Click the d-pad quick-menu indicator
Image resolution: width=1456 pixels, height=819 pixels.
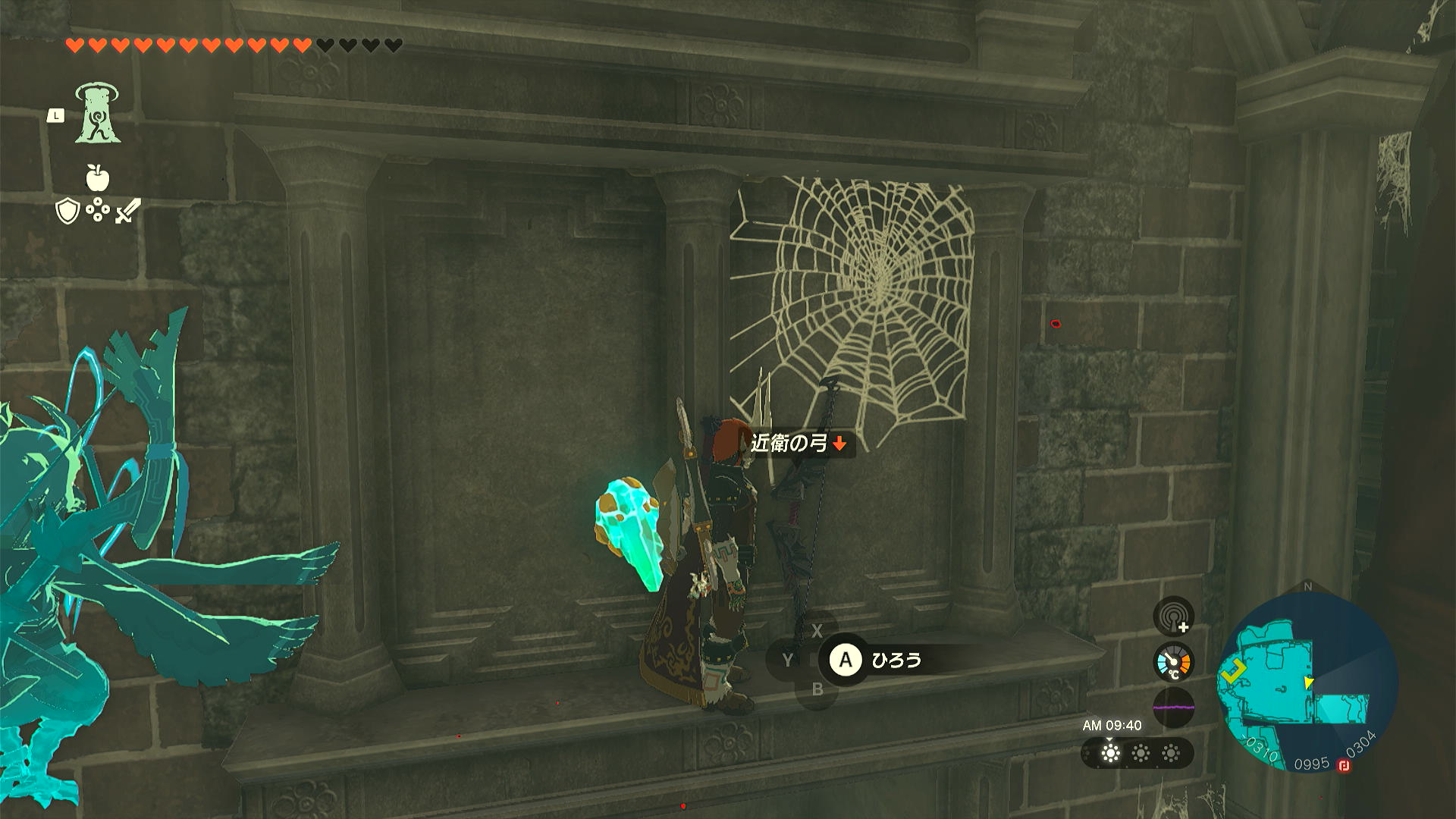[97, 209]
